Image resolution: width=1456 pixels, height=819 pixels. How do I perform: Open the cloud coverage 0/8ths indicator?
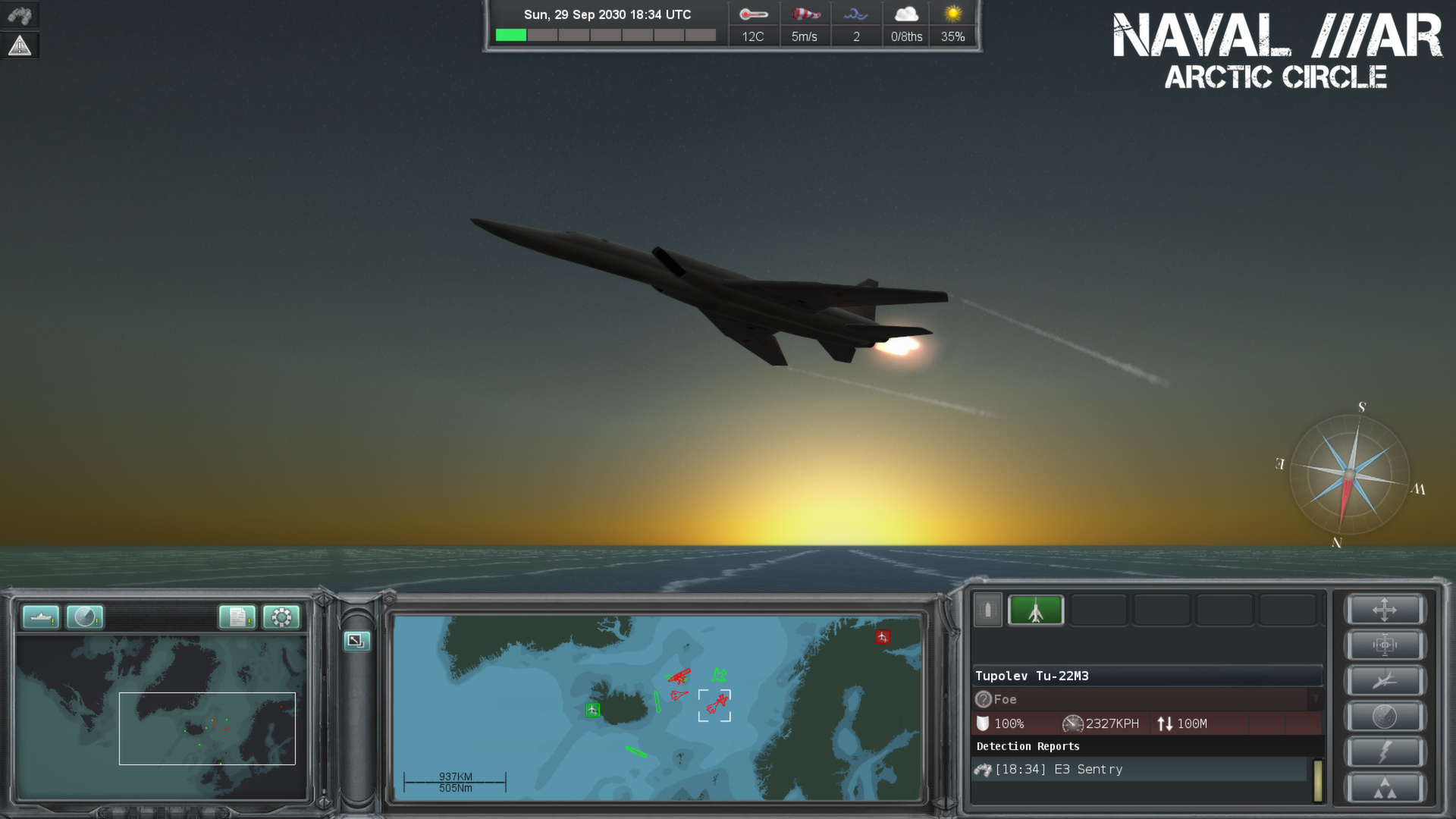(907, 23)
